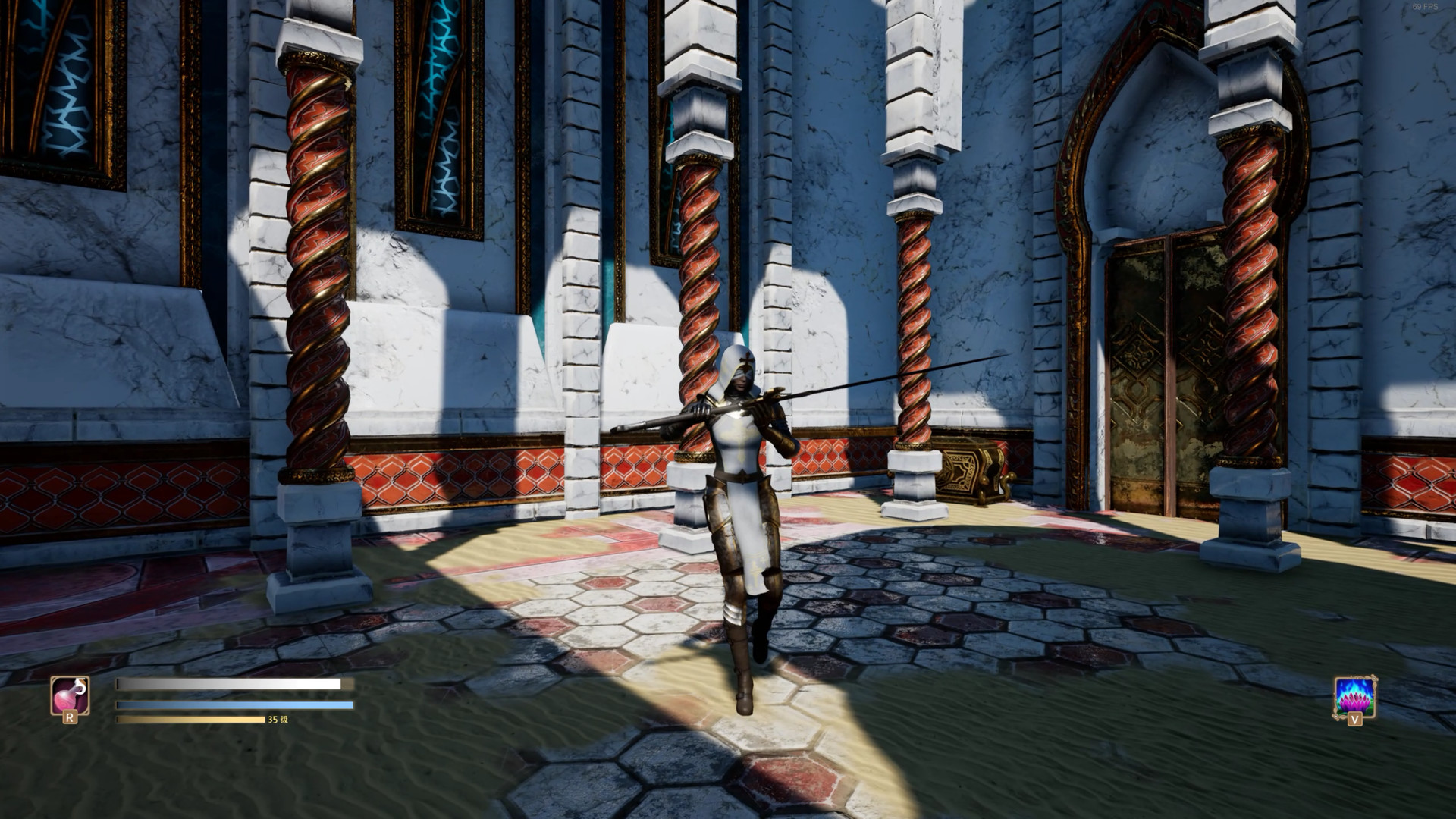This screenshot has width=1456, height=819.
Task: Click the 35 级 level label
Action: pos(277,720)
